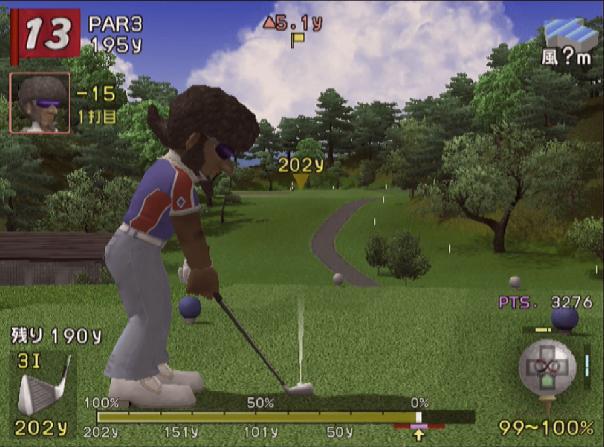Select the 3I iron club icon
604x447 pixels.
(42, 392)
